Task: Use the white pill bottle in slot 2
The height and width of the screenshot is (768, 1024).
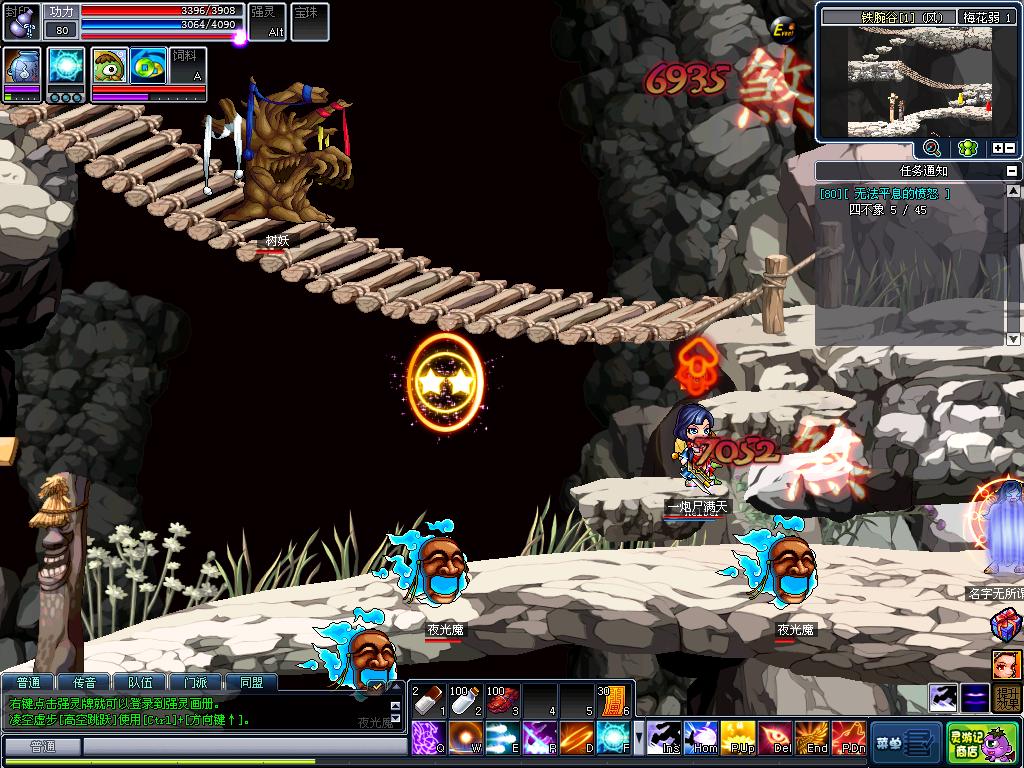Action: tap(463, 701)
